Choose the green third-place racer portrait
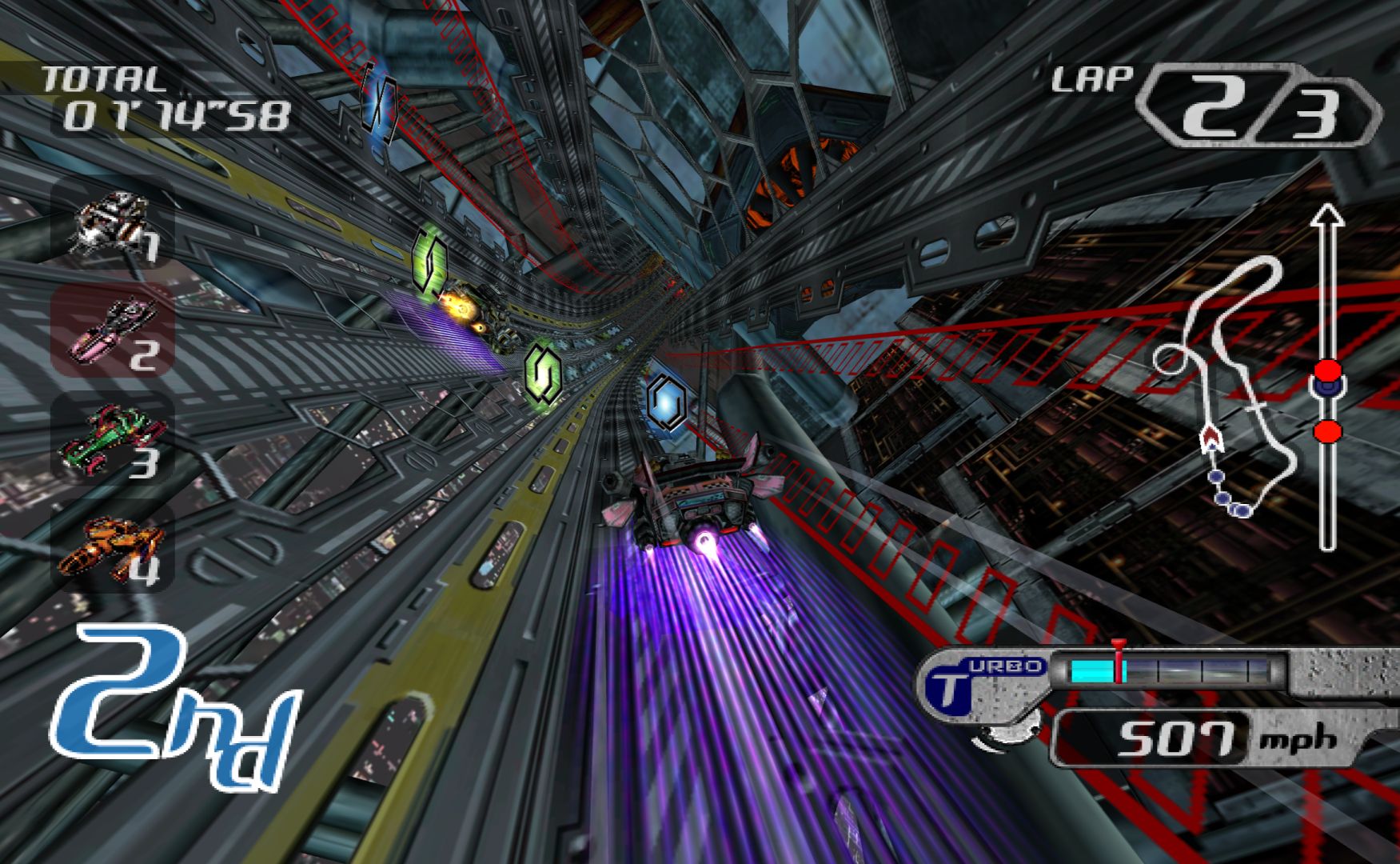This screenshot has height=864, width=1400. [x=112, y=438]
